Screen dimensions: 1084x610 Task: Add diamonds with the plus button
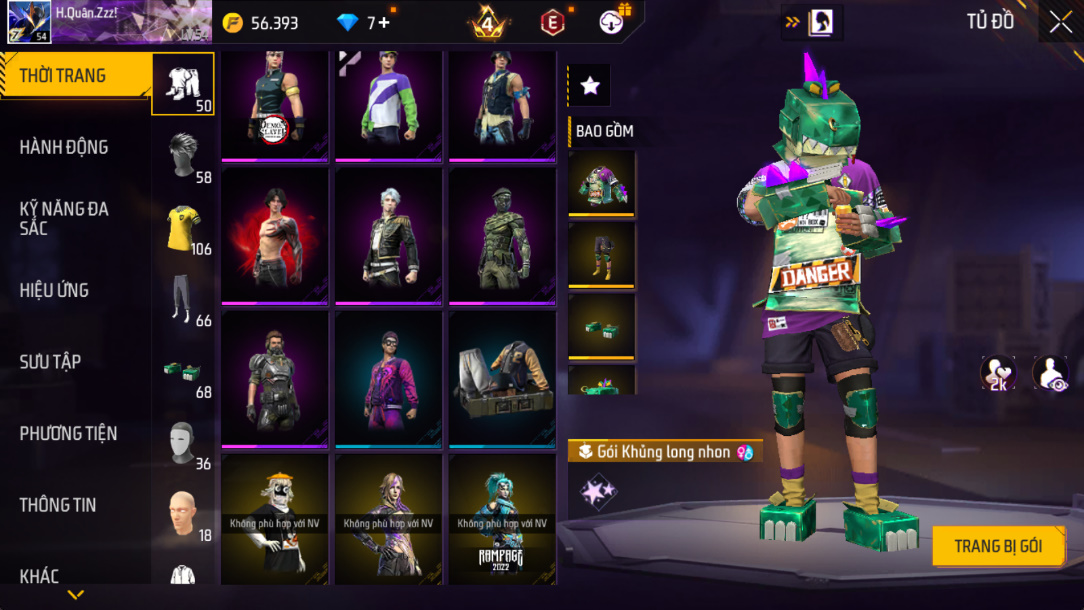(384, 23)
